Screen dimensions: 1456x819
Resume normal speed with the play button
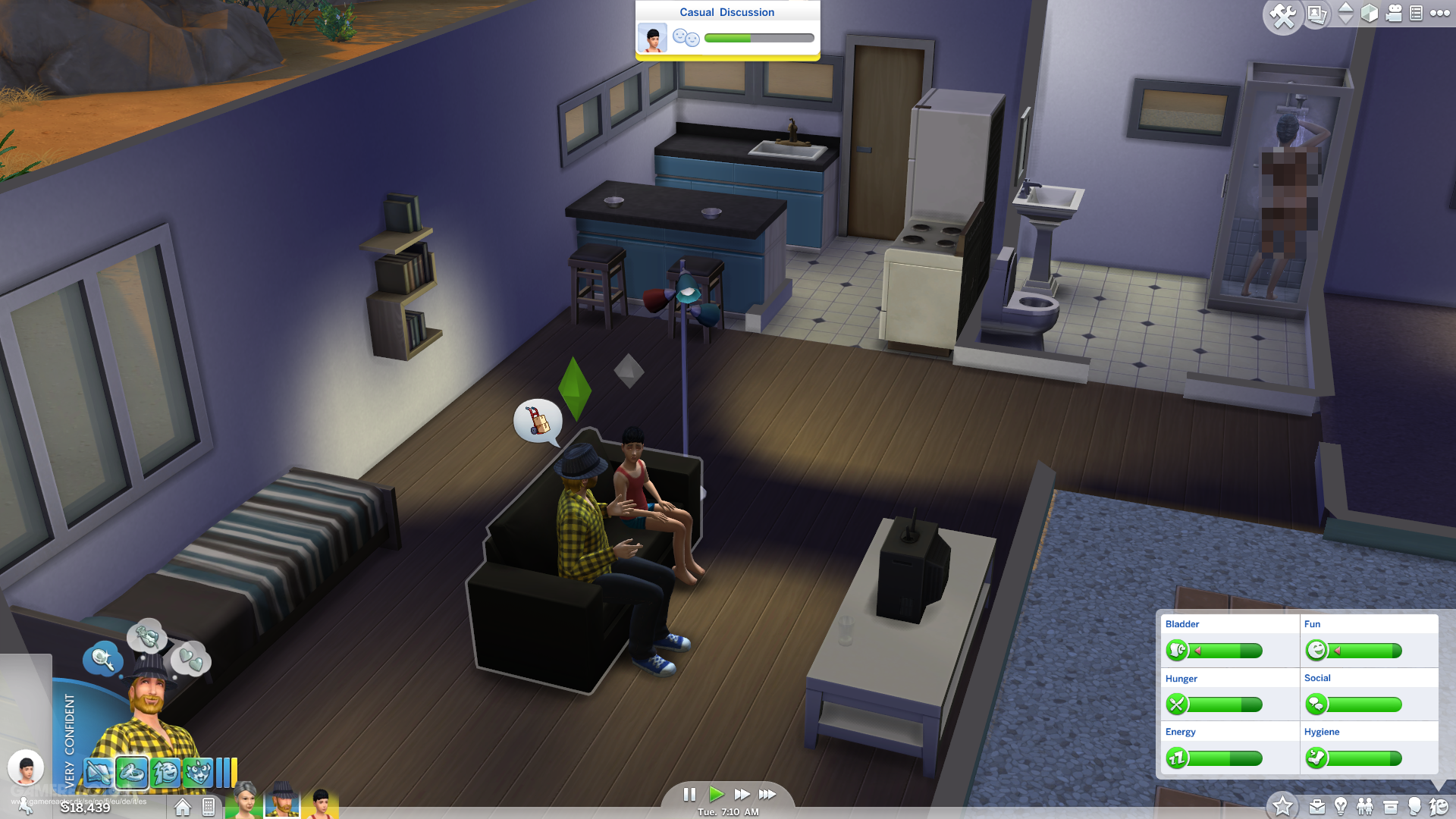[x=717, y=795]
